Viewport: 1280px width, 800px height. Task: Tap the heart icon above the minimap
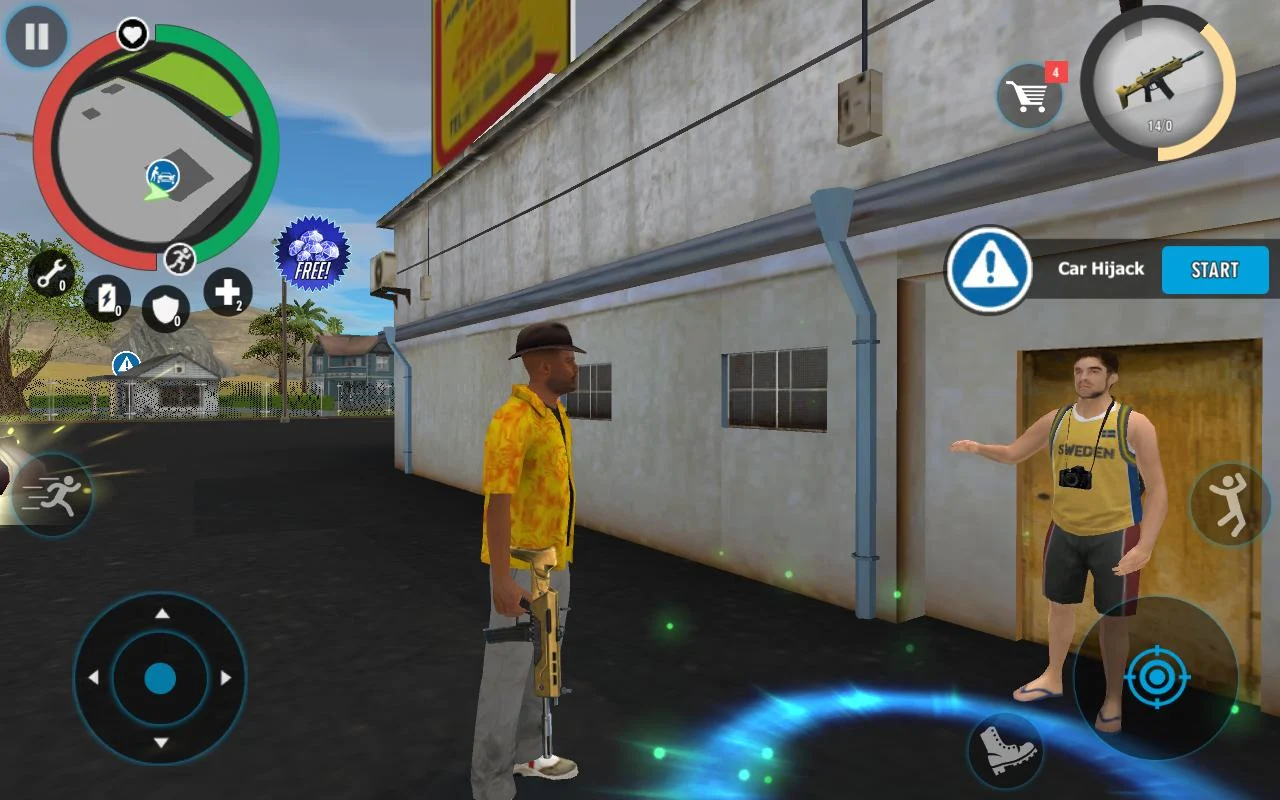pyautogui.click(x=133, y=32)
